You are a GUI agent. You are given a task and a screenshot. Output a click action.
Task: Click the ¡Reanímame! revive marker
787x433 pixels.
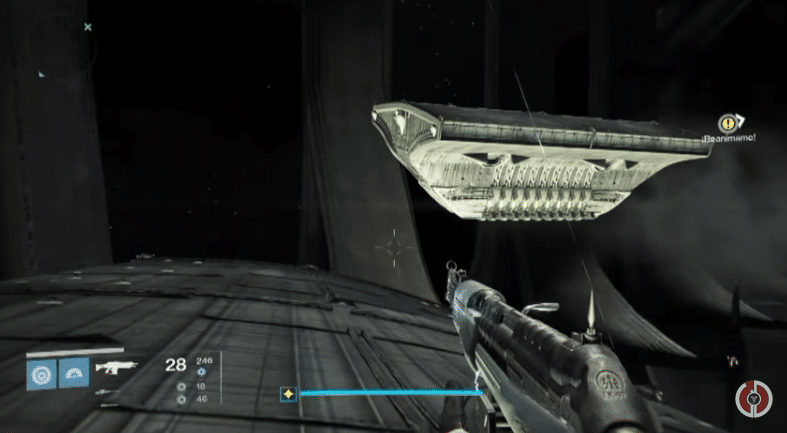point(728,123)
